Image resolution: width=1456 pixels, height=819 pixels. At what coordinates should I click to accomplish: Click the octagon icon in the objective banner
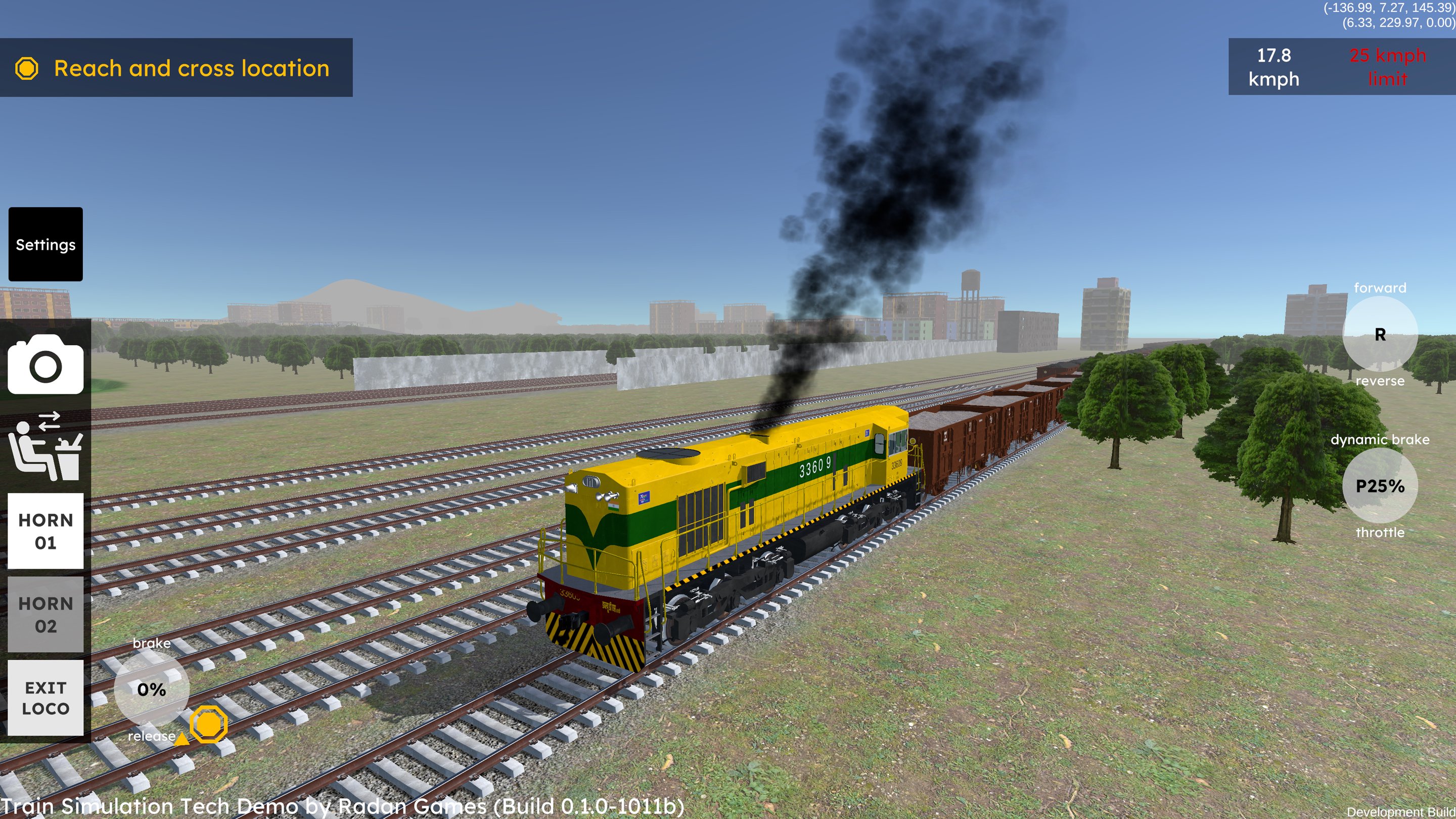28,68
